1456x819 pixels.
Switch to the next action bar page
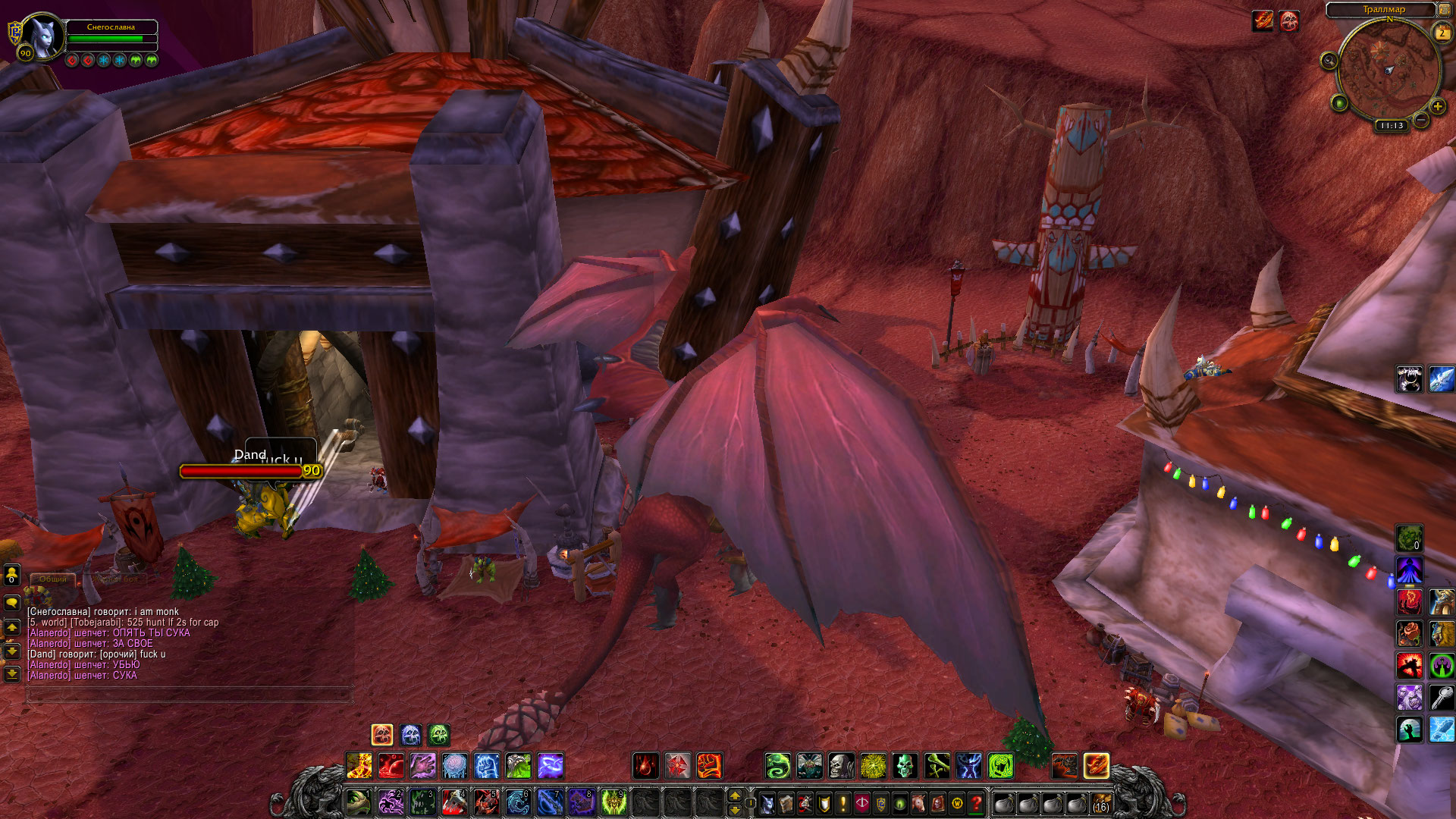point(734,795)
